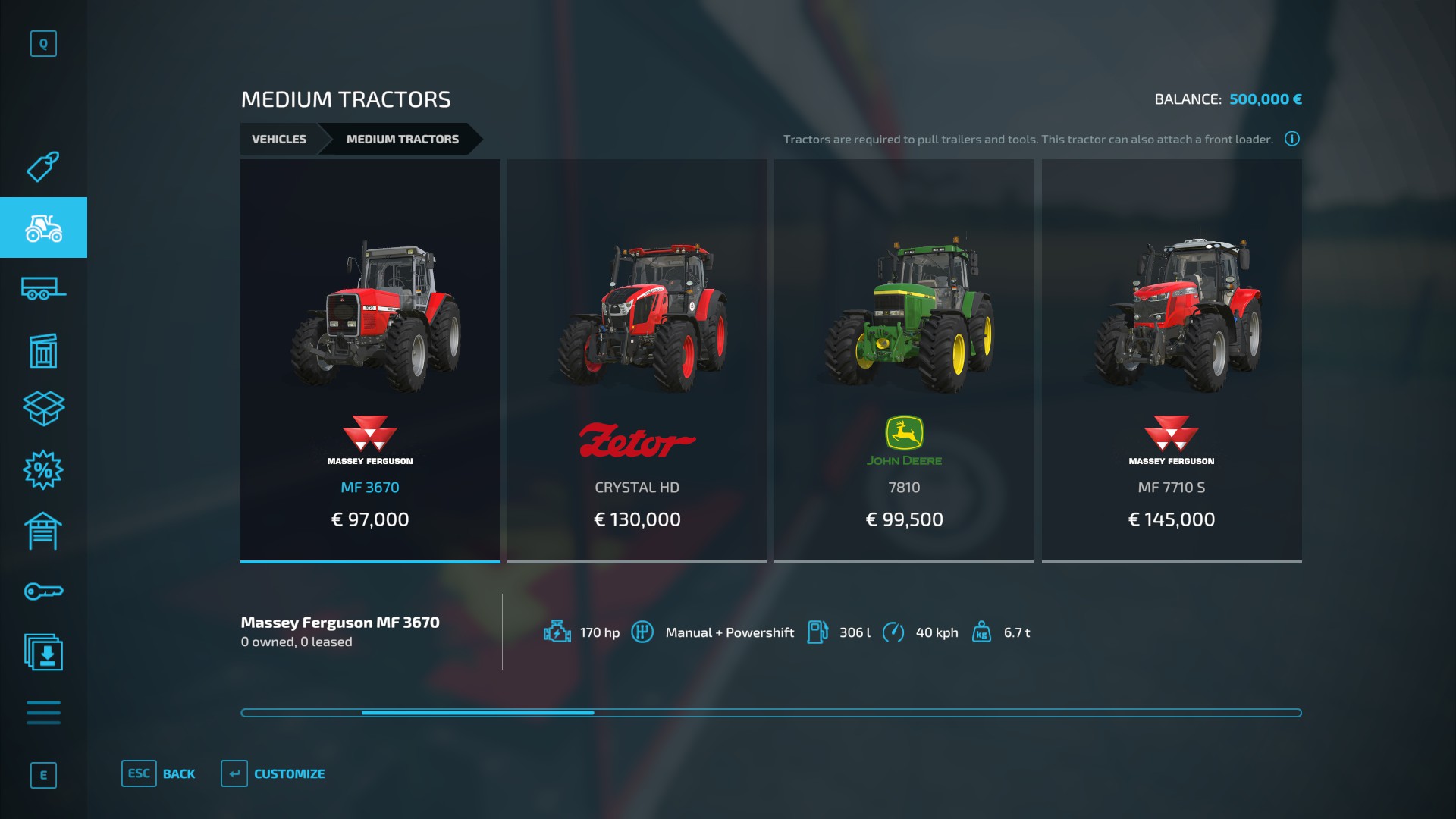This screenshot has width=1456, height=819.
Task: Open the price tag category in sidebar
Action: tap(43, 167)
